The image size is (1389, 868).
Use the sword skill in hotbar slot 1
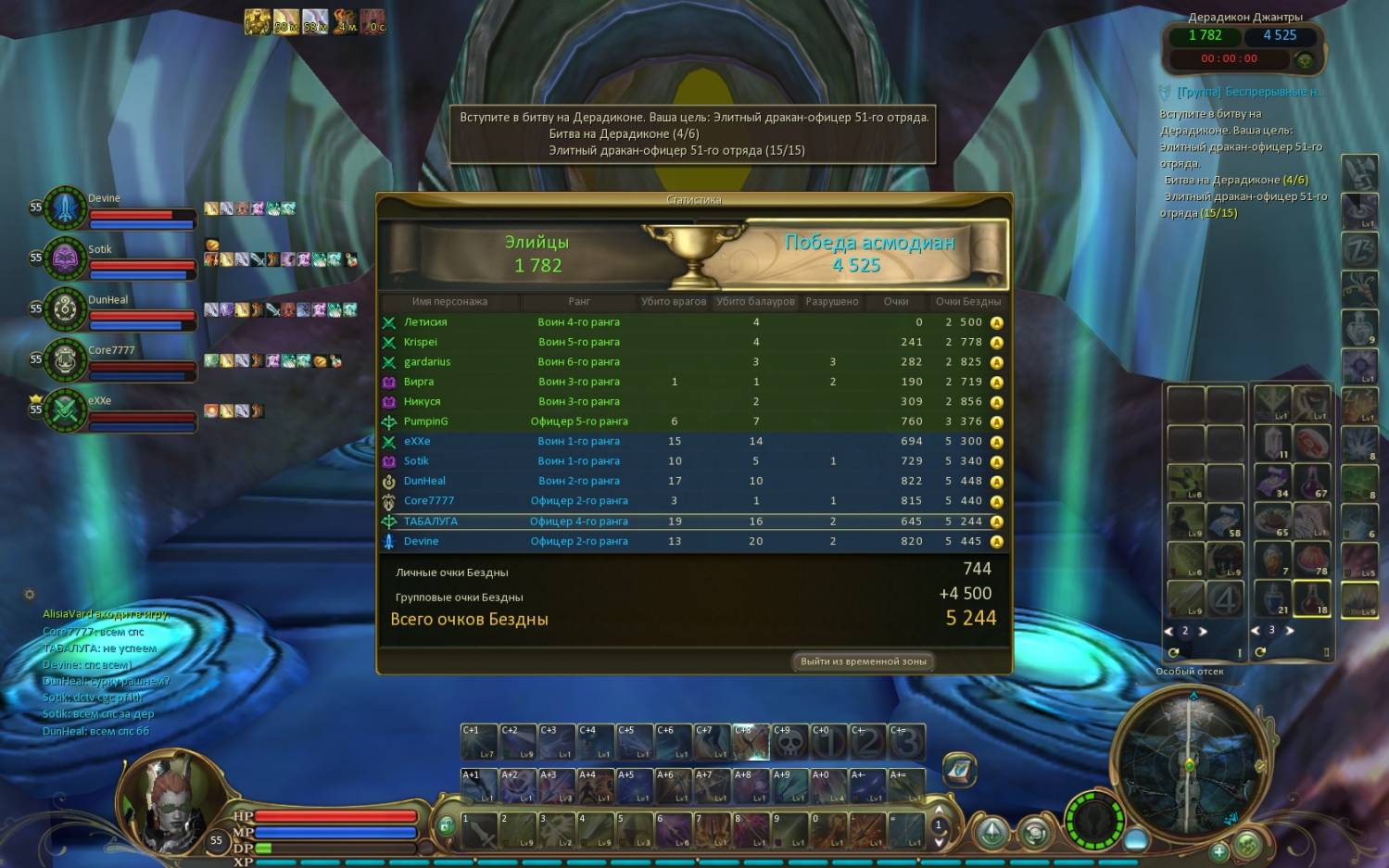coord(480,830)
